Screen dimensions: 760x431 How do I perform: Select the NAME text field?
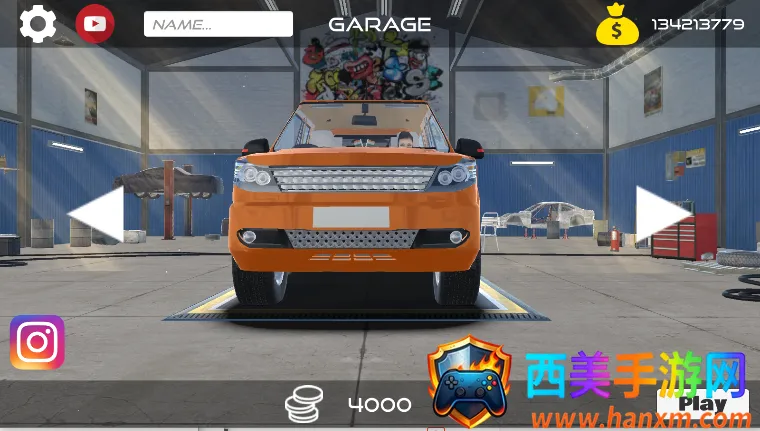[x=218, y=24]
